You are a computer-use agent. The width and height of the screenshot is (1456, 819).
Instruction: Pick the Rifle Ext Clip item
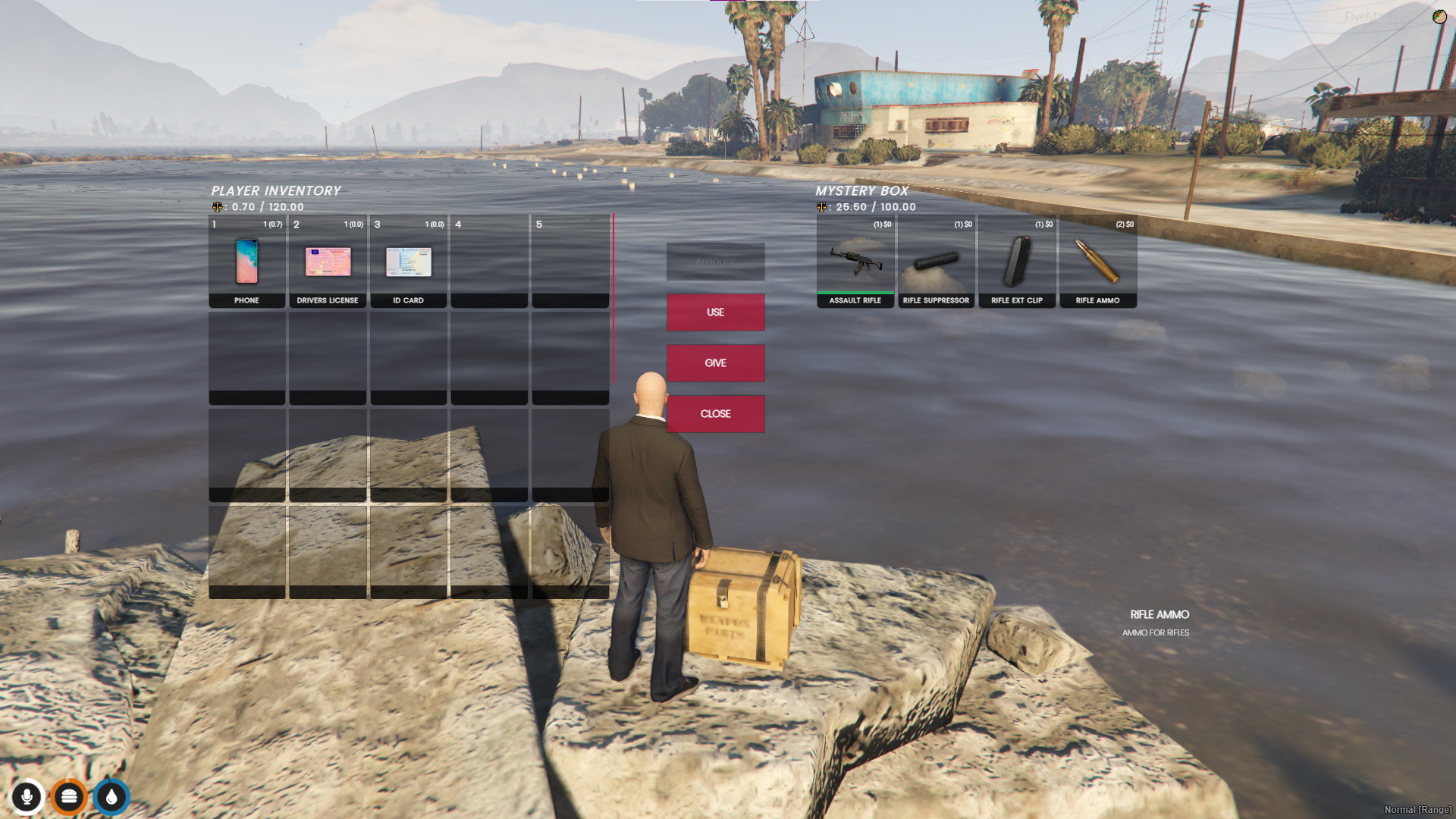click(x=1017, y=262)
